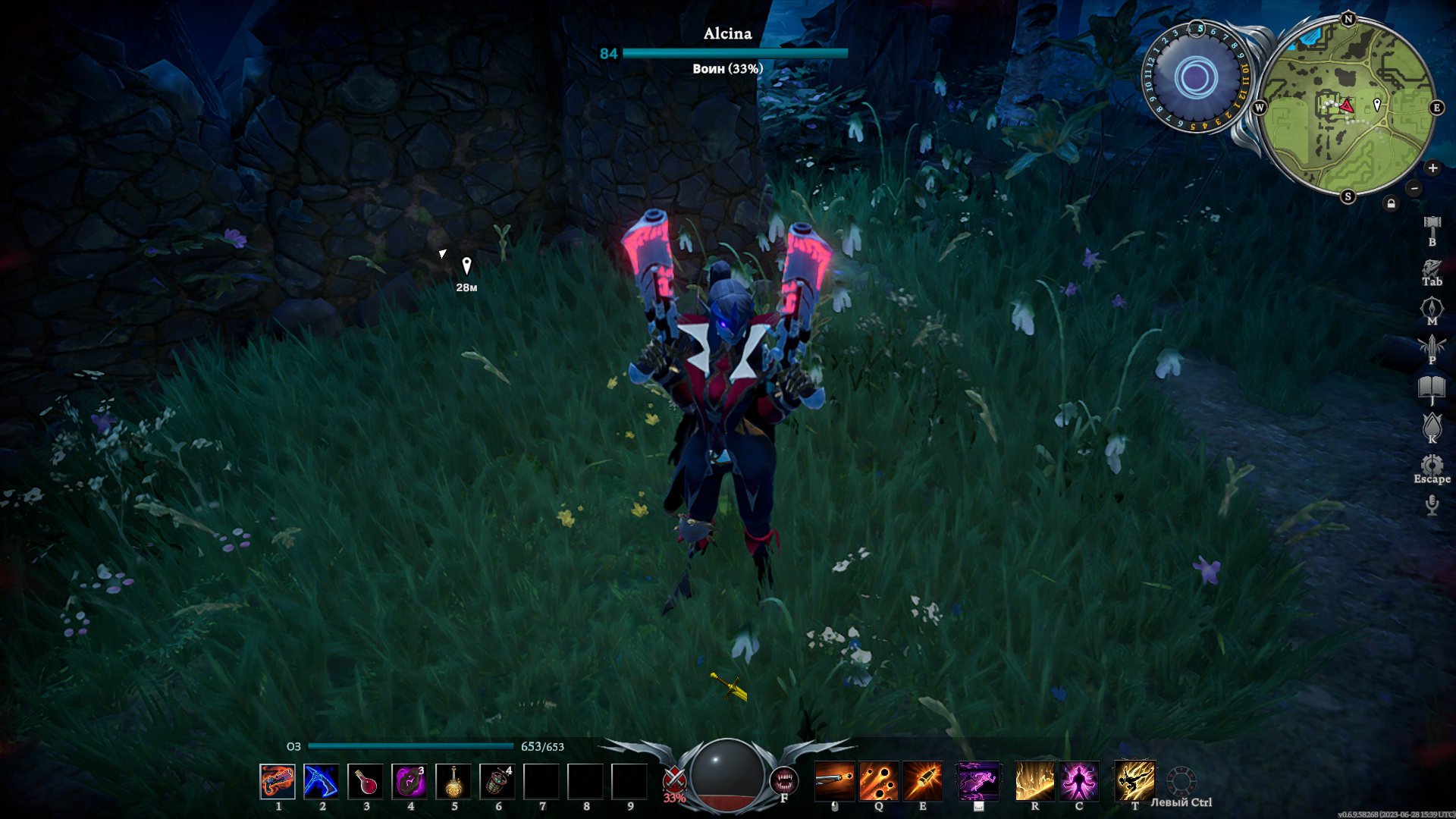Use the red blood potion slot
This screenshot has height=819, width=1456.
366,781
